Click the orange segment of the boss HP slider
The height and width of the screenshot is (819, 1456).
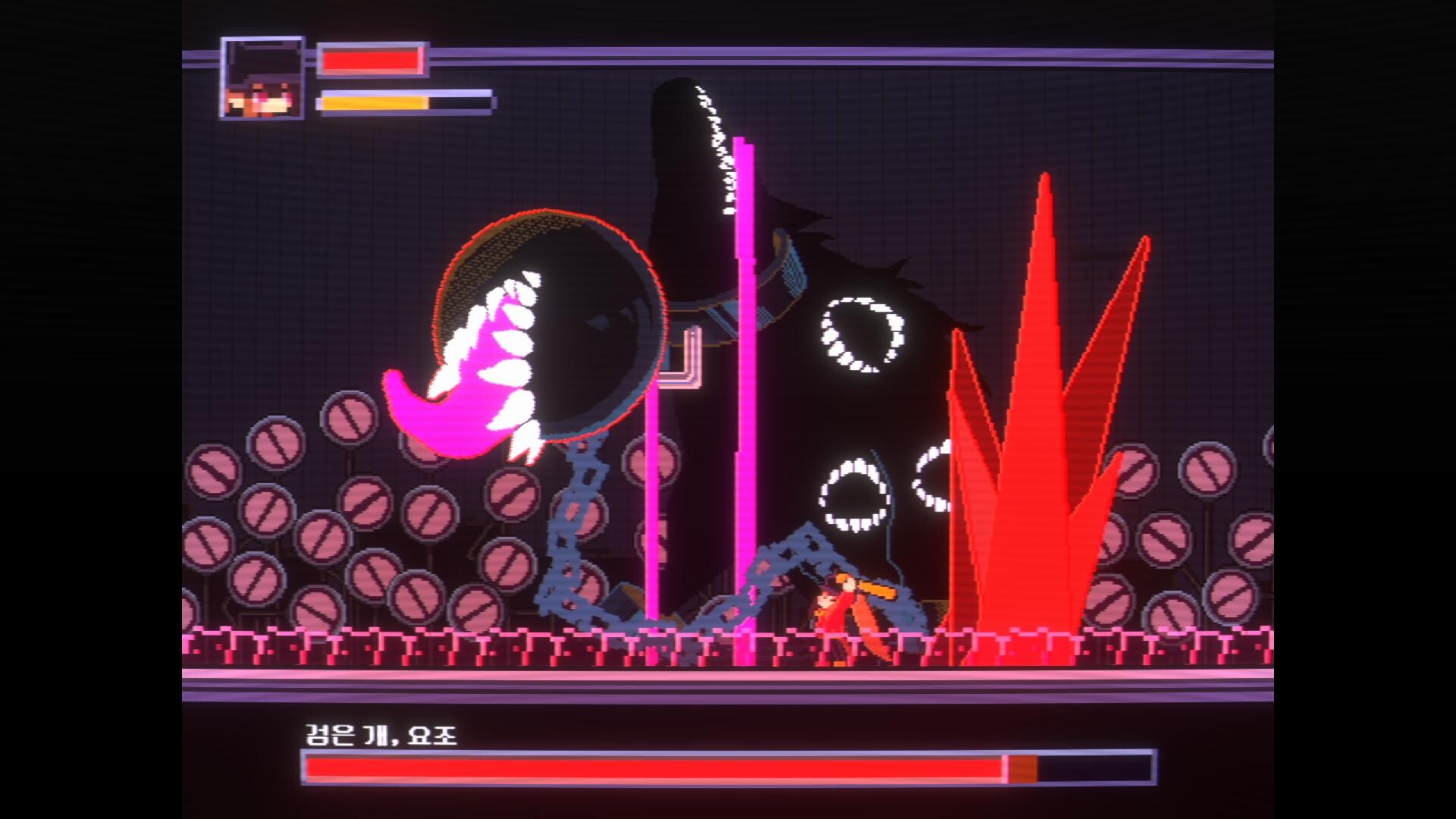coord(1020,770)
